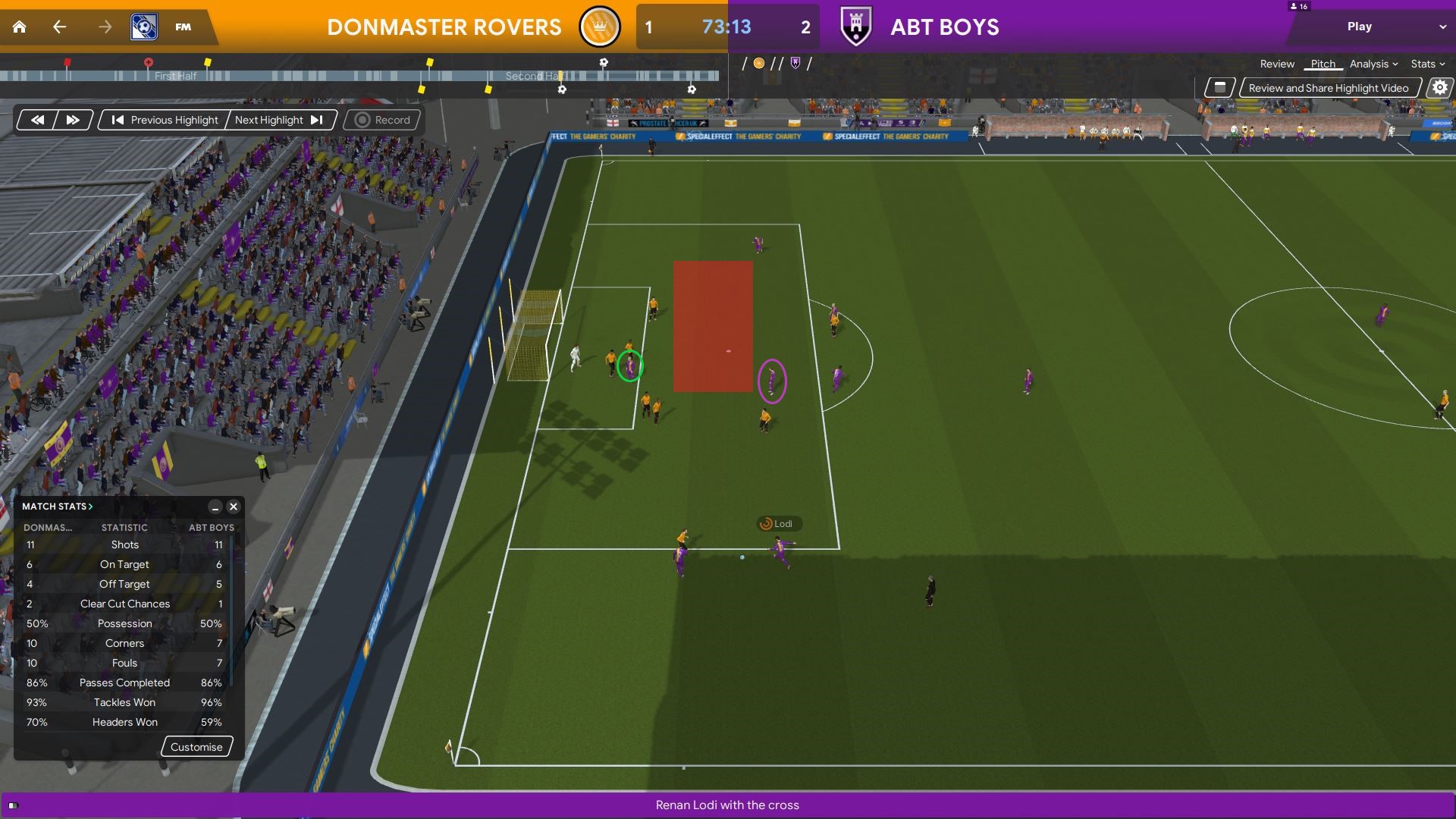This screenshot has width=1456, height=819.
Task: Open the Stats dropdown
Action: pyautogui.click(x=1427, y=64)
